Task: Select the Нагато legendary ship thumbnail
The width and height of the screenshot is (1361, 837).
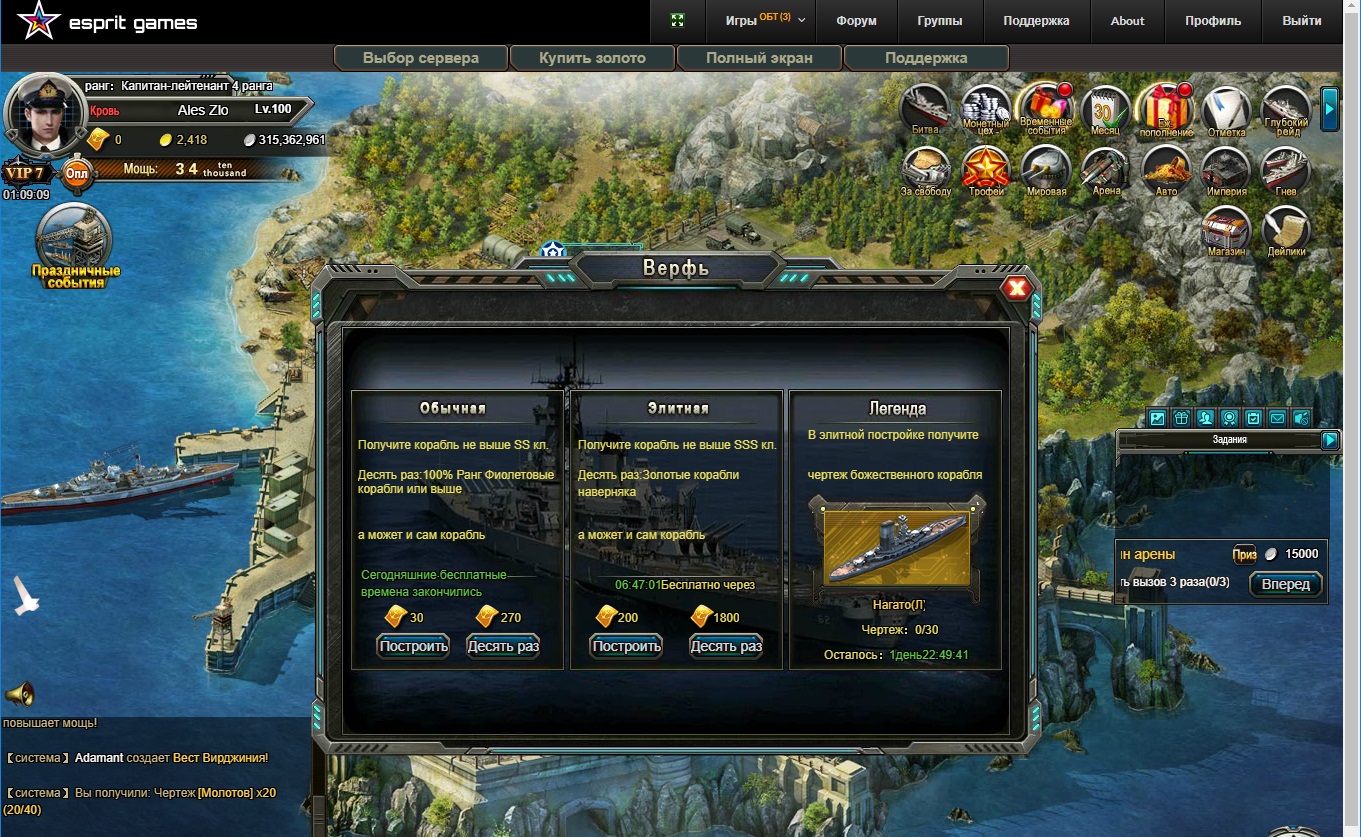Action: (896, 549)
